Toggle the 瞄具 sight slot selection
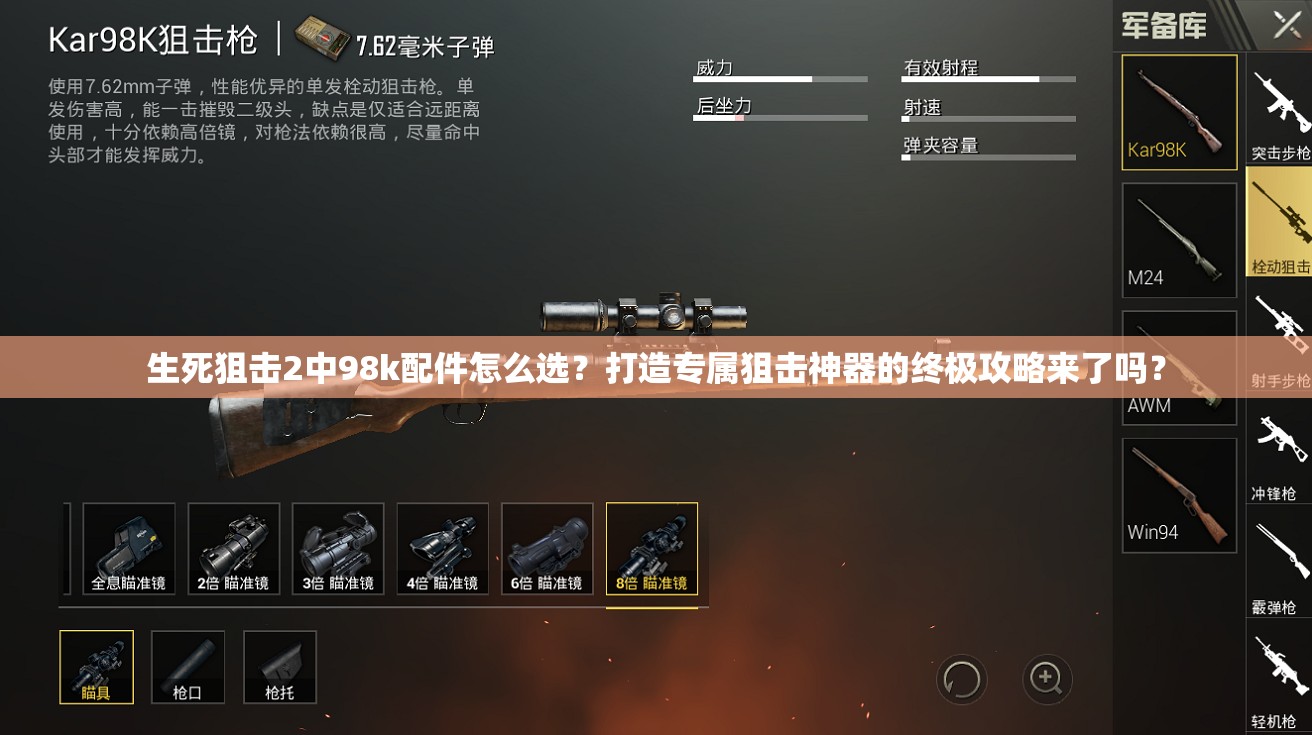Image resolution: width=1312 pixels, height=735 pixels. [x=97, y=667]
